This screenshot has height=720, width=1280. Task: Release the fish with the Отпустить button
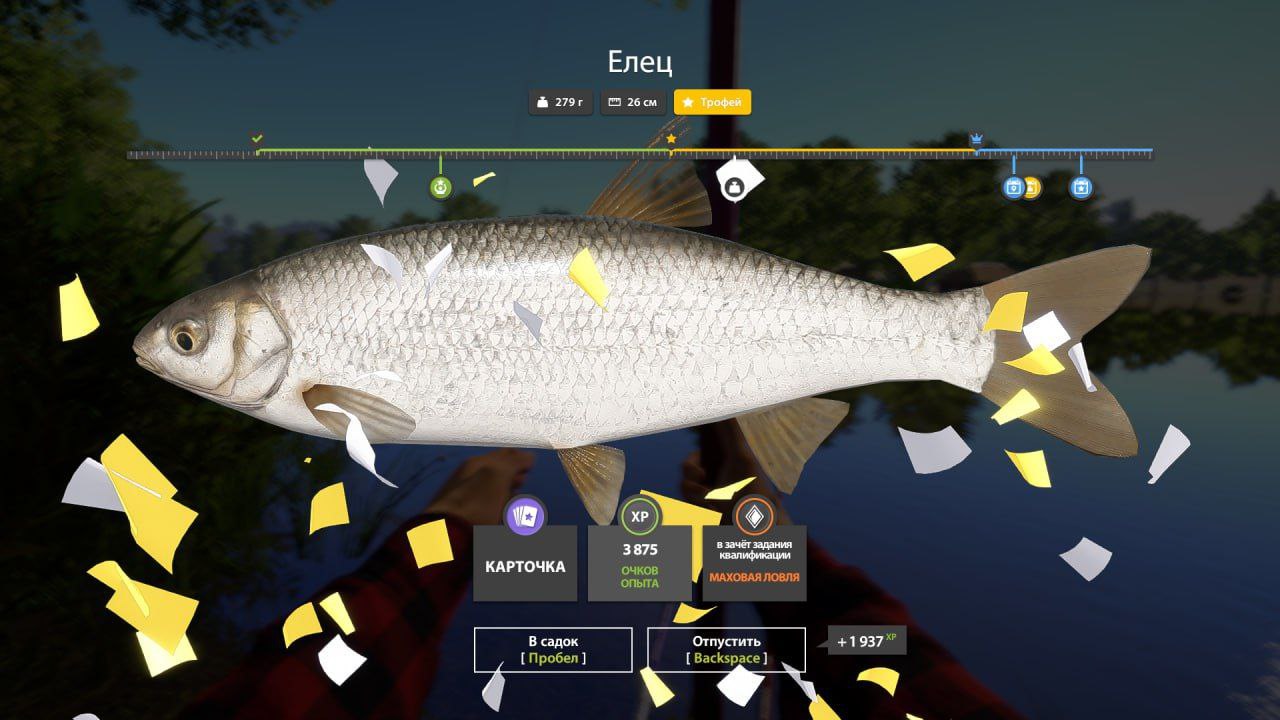(726, 649)
